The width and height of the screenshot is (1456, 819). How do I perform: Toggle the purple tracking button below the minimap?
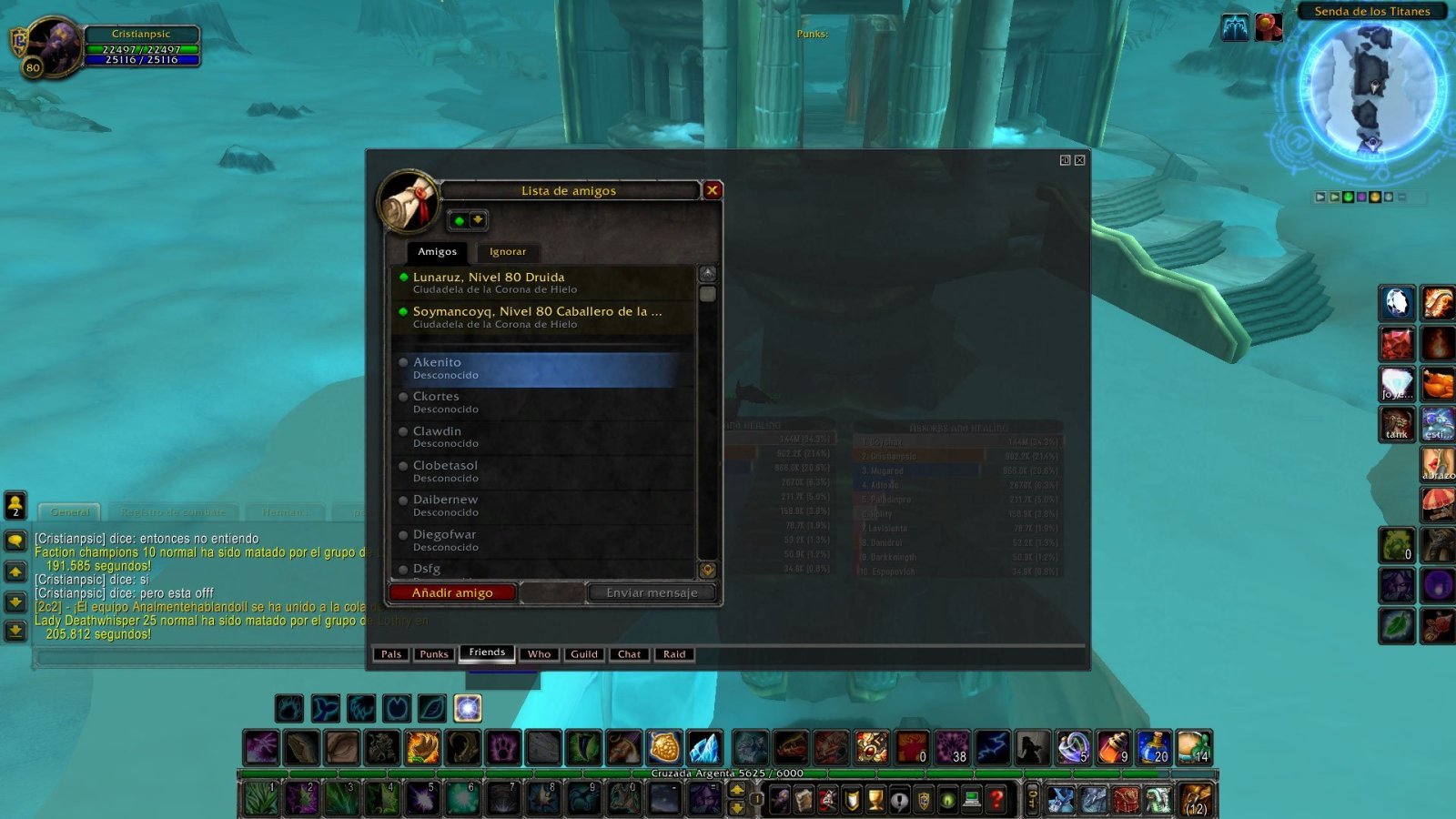(x=1362, y=197)
